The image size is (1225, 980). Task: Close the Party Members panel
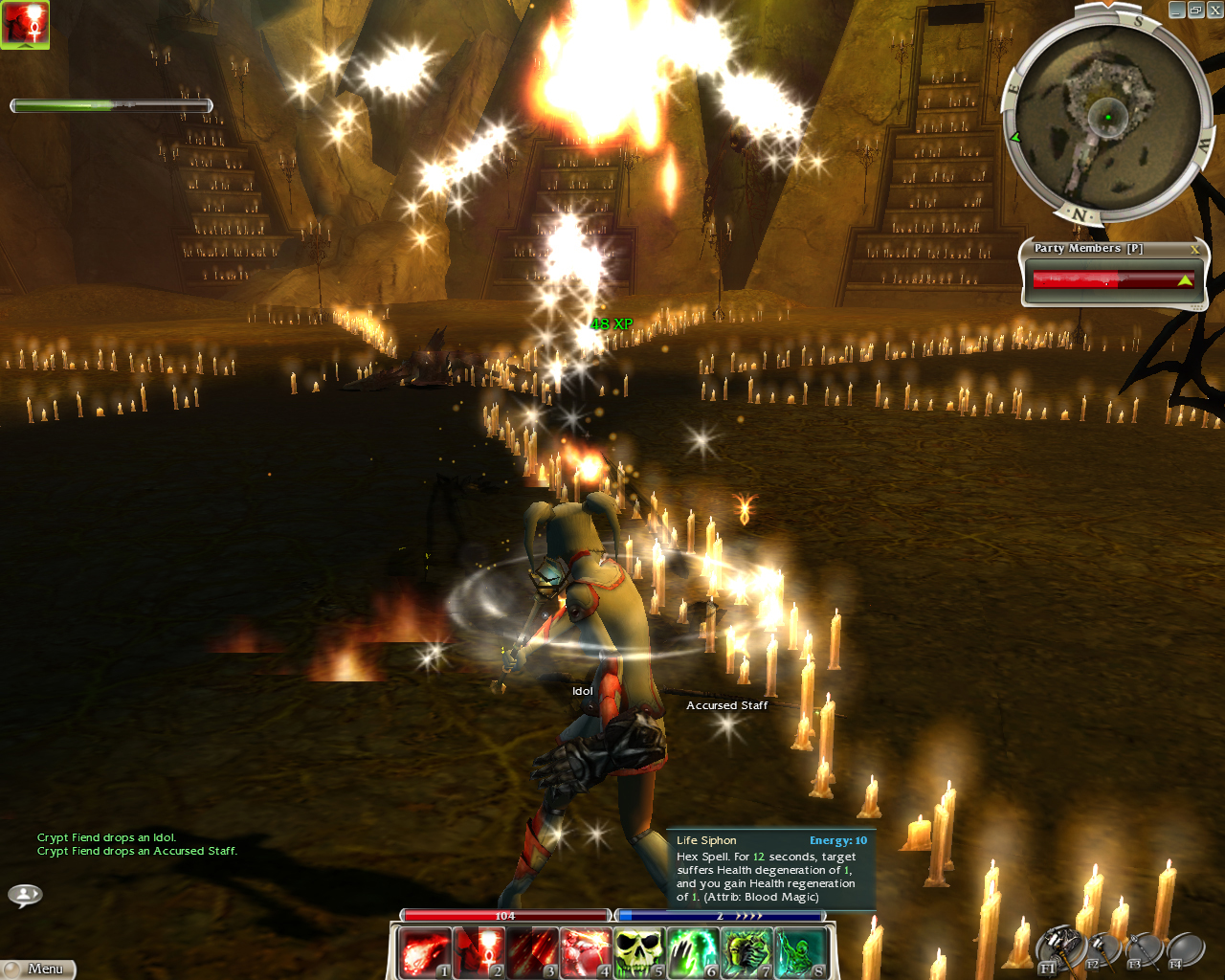pos(1194,249)
